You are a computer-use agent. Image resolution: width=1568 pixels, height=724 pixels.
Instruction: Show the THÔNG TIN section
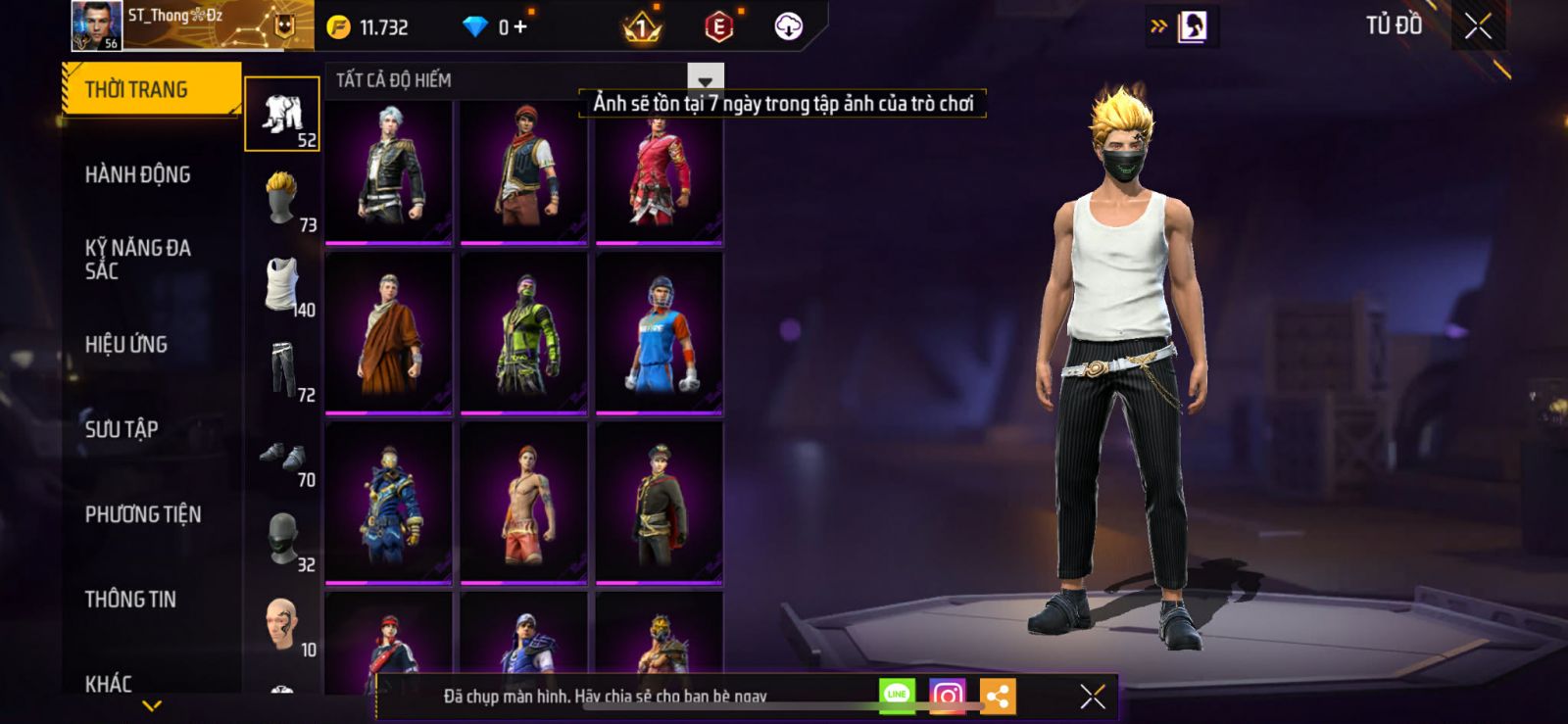(130, 599)
